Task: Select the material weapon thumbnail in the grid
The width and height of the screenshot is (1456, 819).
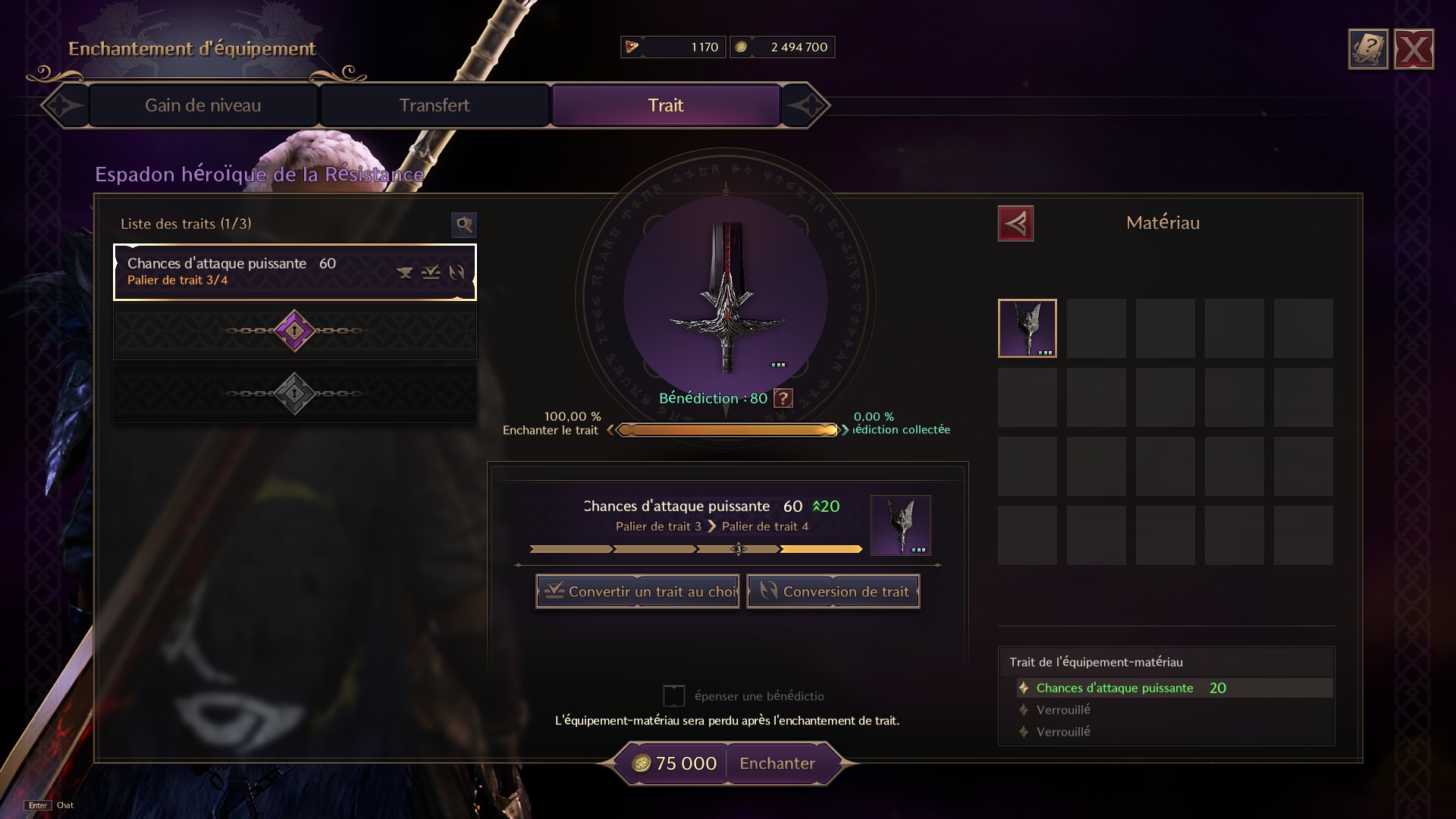Action: [x=1028, y=328]
